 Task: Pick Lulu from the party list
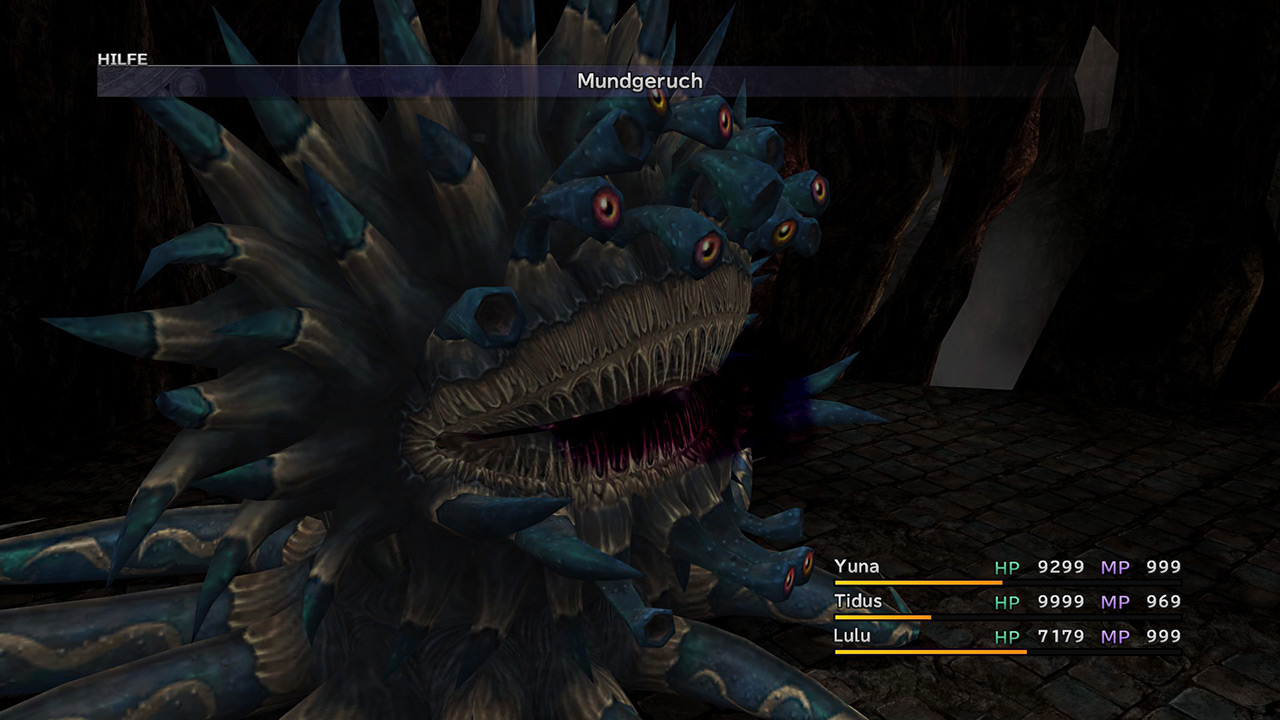[852, 636]
